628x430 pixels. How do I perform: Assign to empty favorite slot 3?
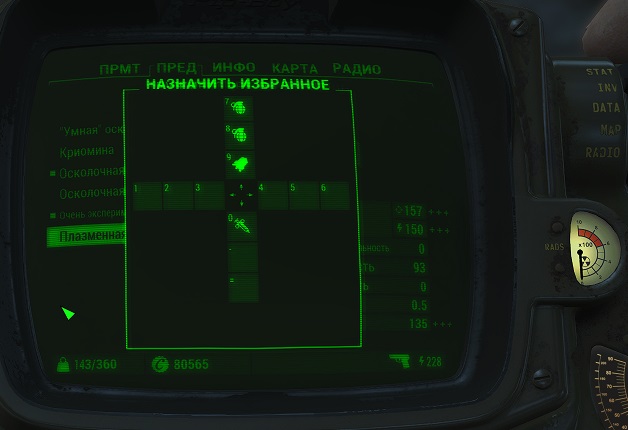pos(209,196)
